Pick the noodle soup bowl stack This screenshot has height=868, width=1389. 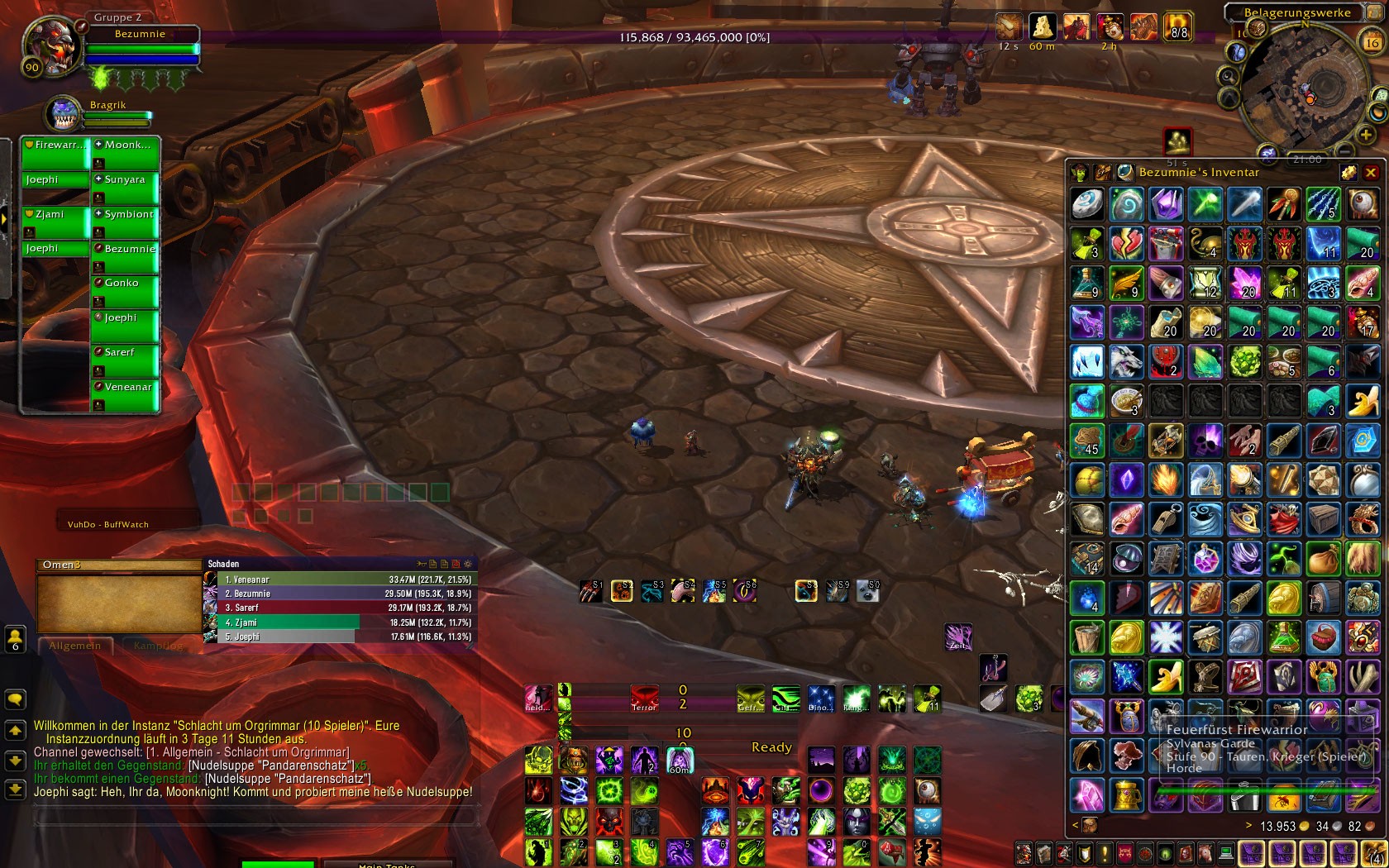(x=1126, y=402)
